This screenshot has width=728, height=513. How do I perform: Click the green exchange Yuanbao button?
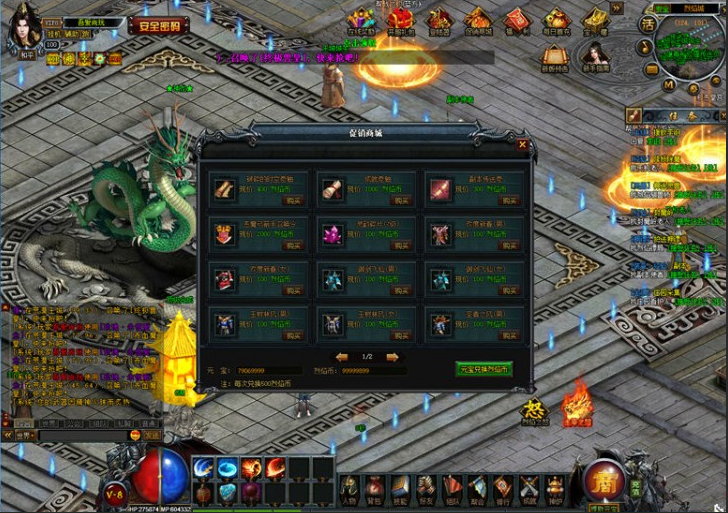(484, 368)
